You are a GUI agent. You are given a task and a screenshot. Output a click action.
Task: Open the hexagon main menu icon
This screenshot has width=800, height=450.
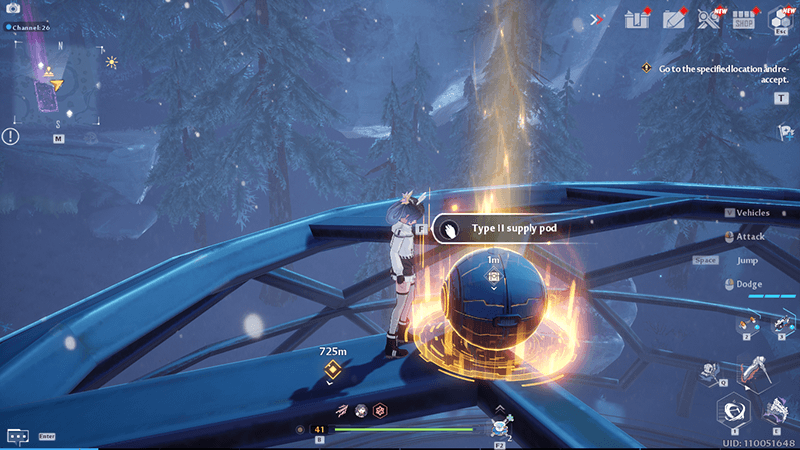780,19
